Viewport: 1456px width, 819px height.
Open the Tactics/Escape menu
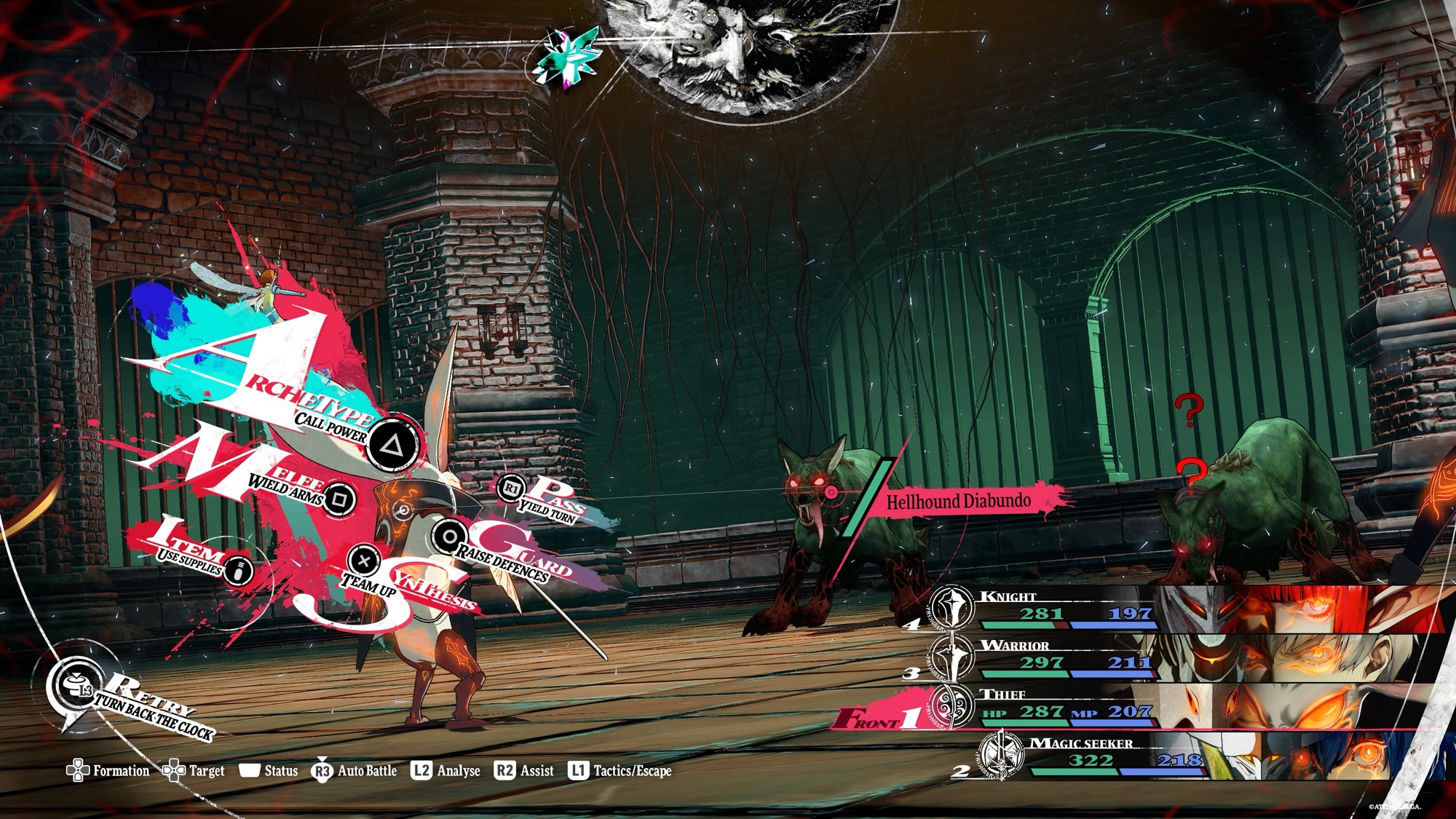620,771
